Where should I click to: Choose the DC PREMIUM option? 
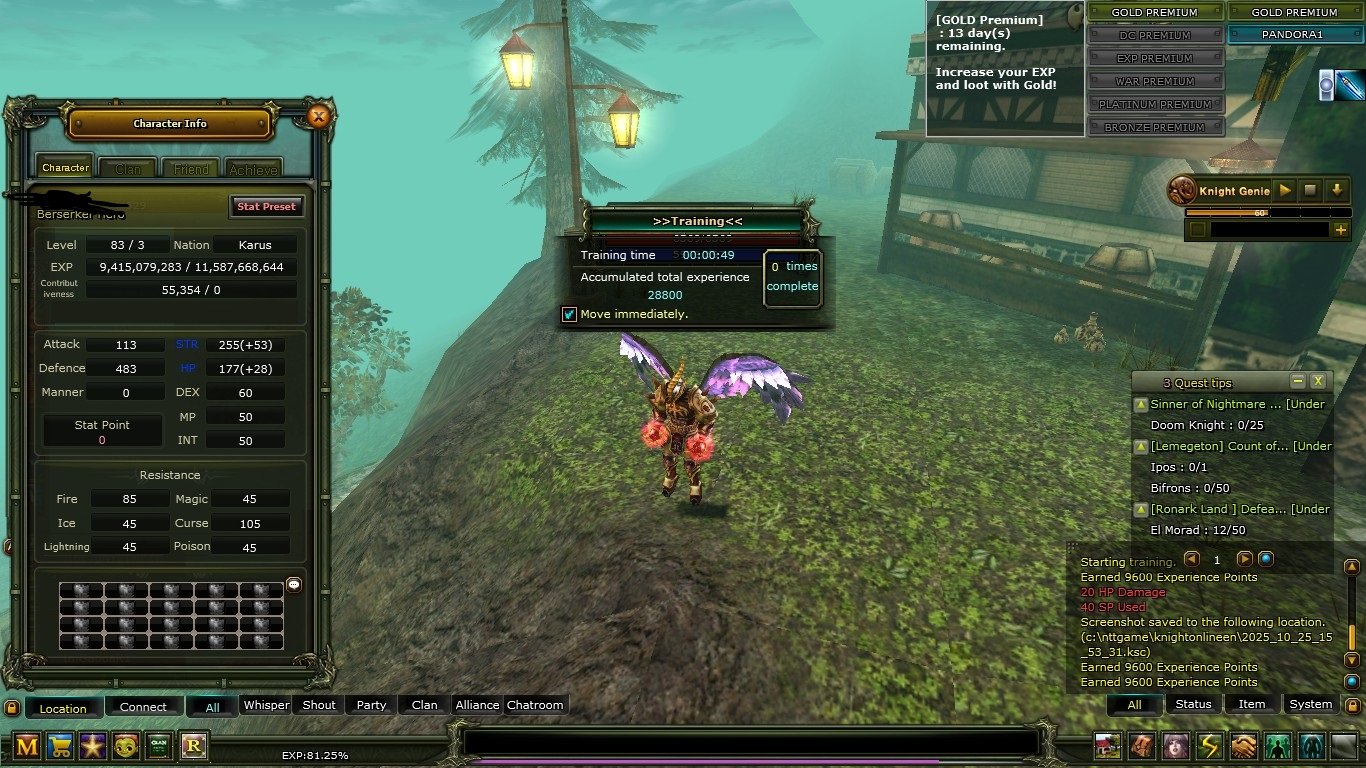(1155, 35)
